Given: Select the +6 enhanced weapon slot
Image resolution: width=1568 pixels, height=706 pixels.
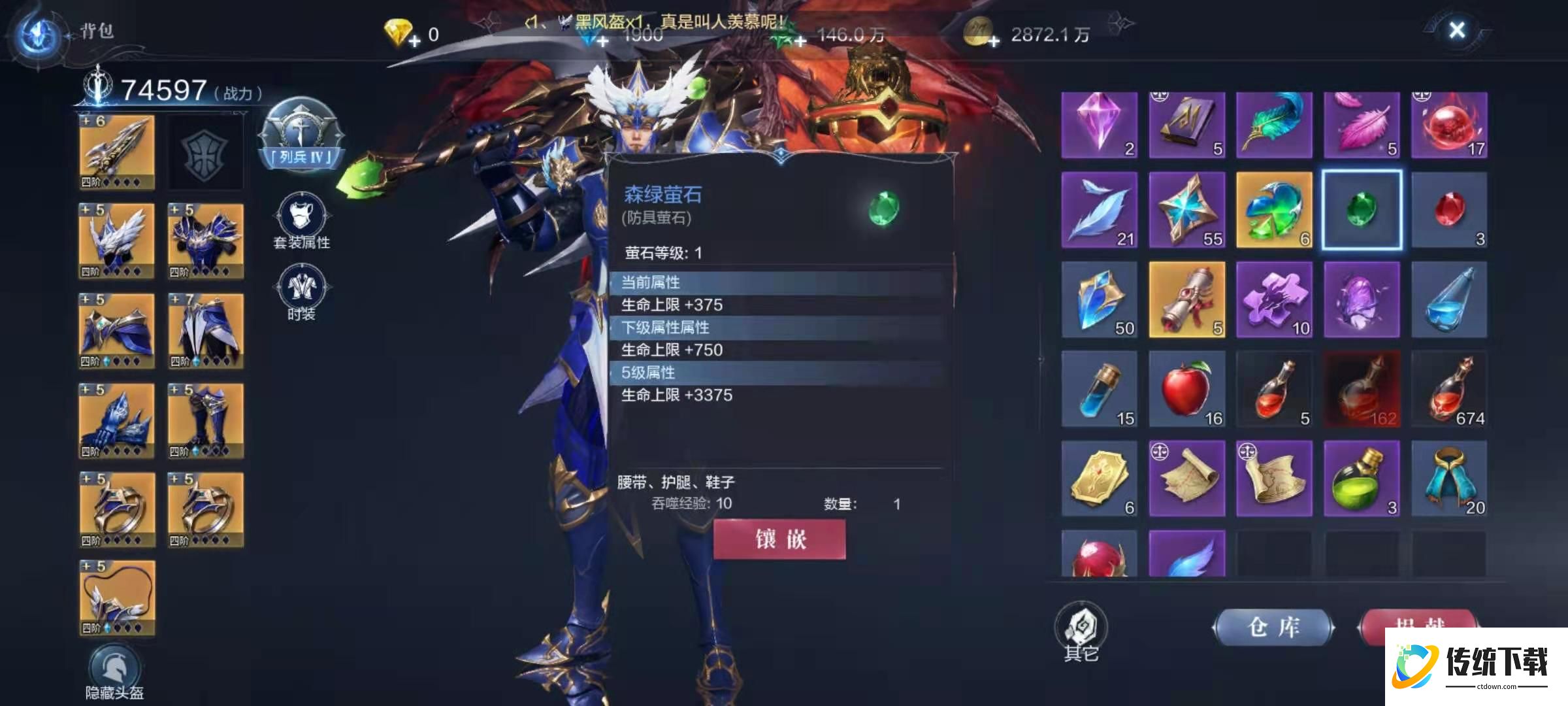Looking at the screenshot, I should pos(116,150).
